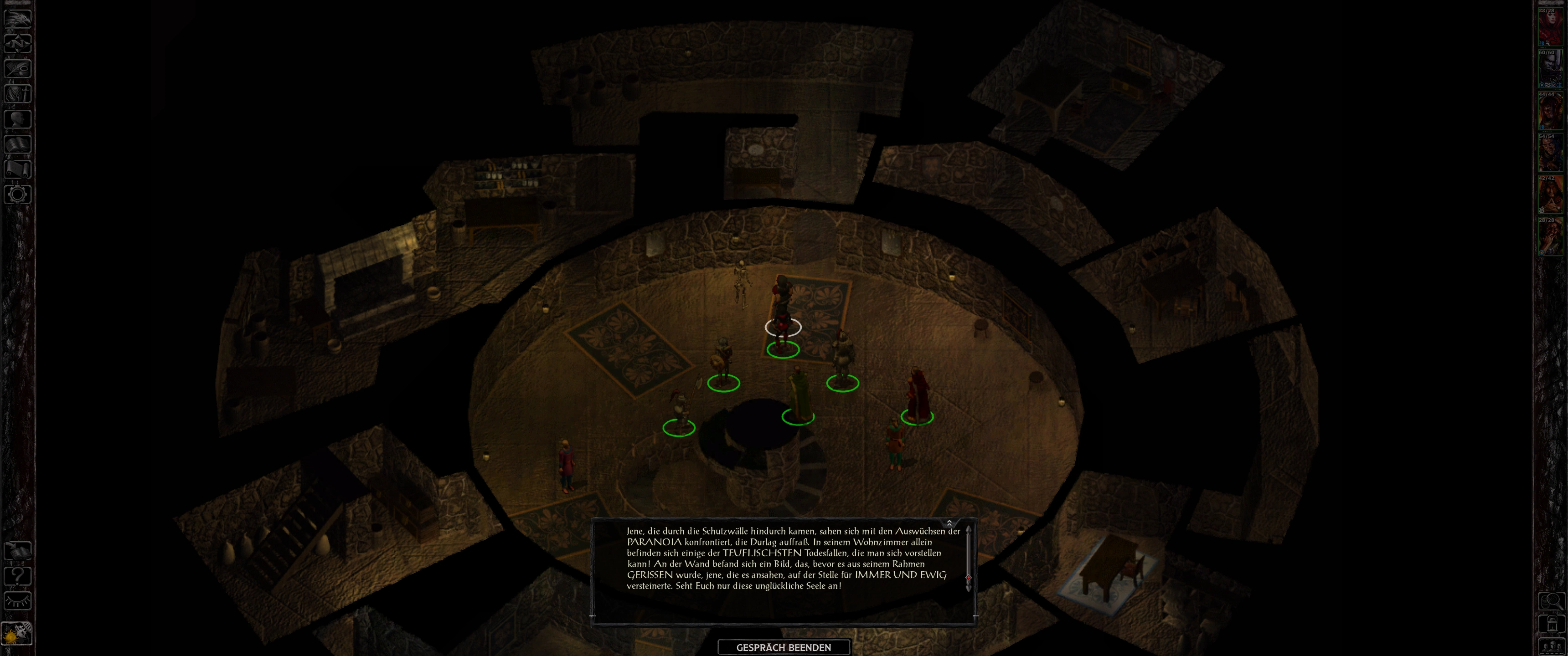This screenshot has height=656, width=1568.
Task: Return to game via the dragon icon
Action: pyautogui.click(x=17, y=18)
